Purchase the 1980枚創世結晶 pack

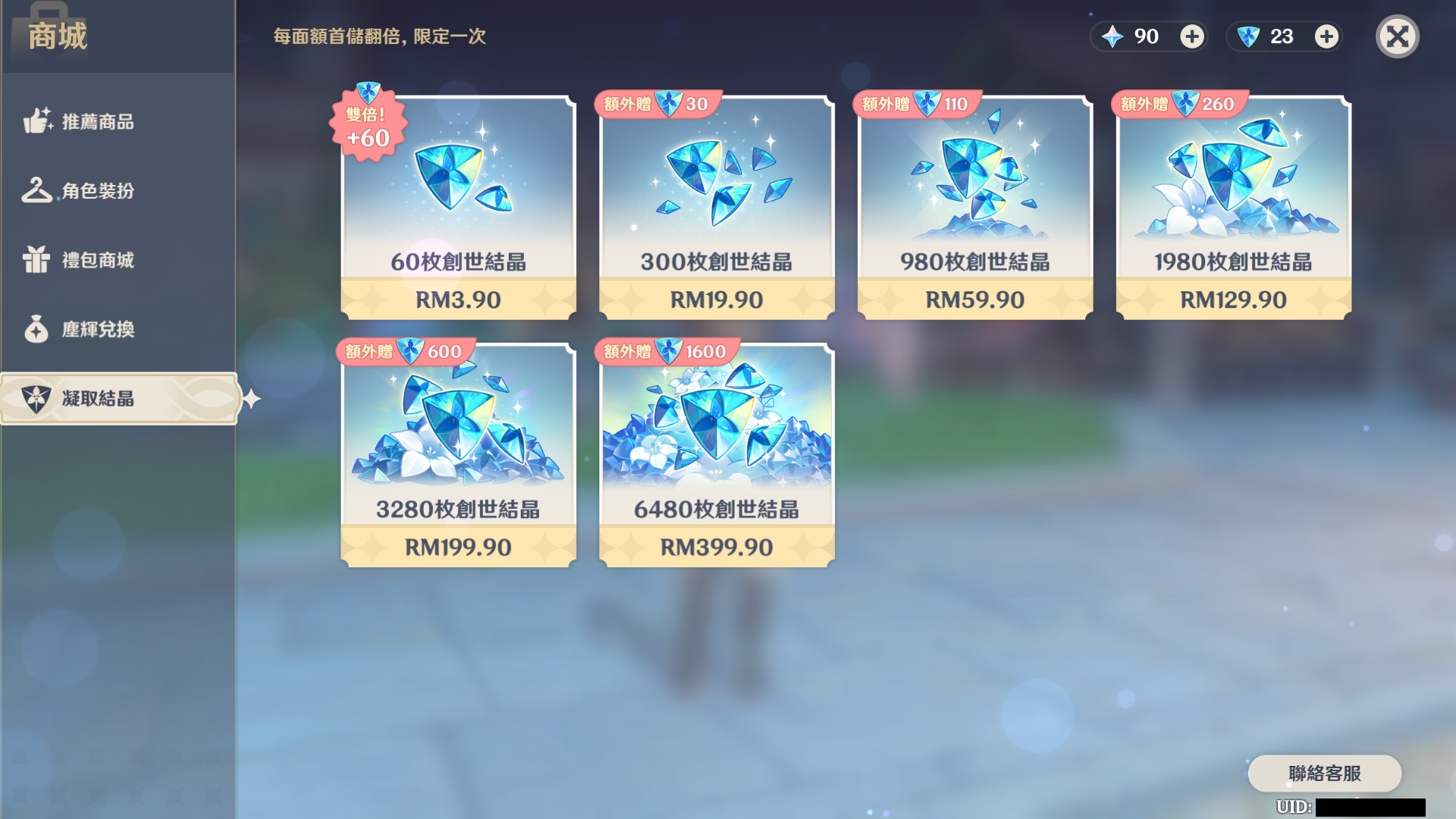coord(1233,205)
